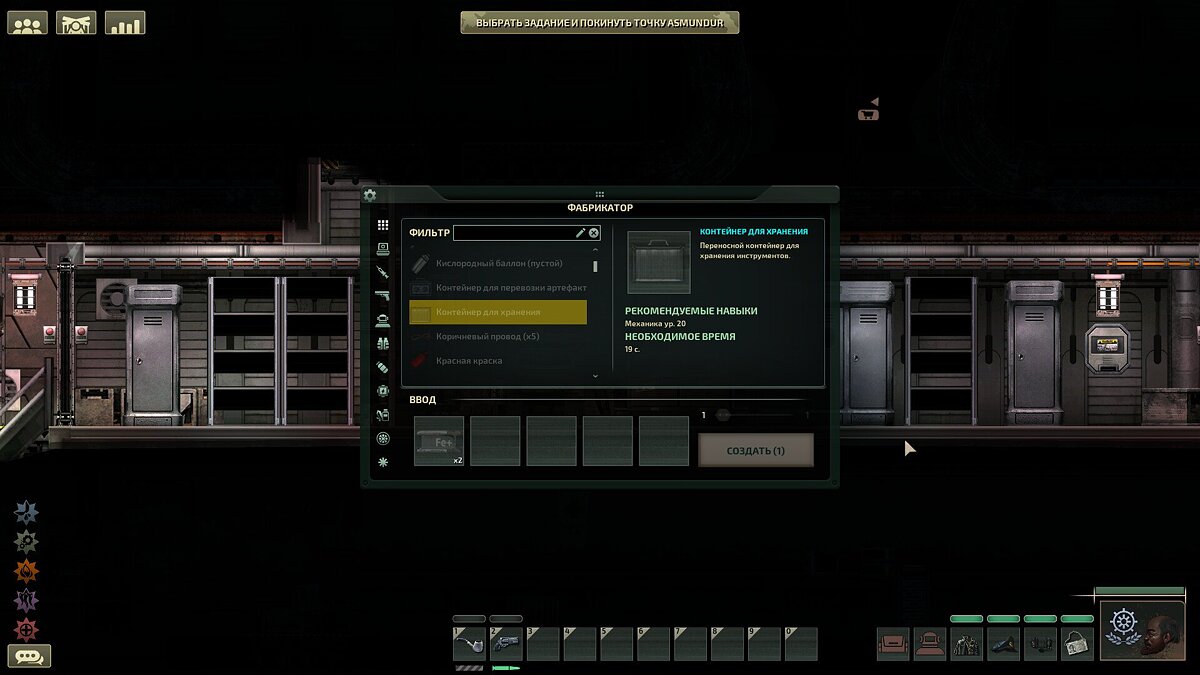Click the Fe+ steel bar input slot
The image size is (1200, 675).
pos(438,441)
